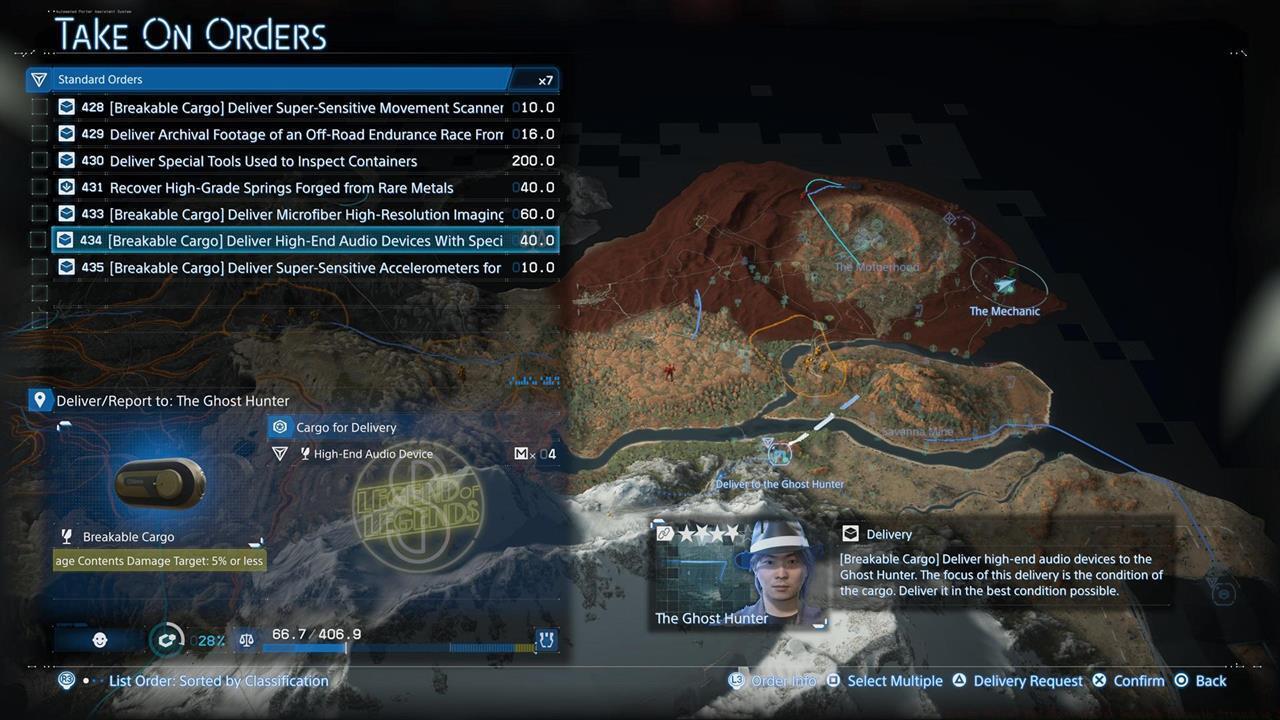Click the Delivery envelope icon in the description panel
Viewport: 1280px width, 720px height.
[851, 533]
